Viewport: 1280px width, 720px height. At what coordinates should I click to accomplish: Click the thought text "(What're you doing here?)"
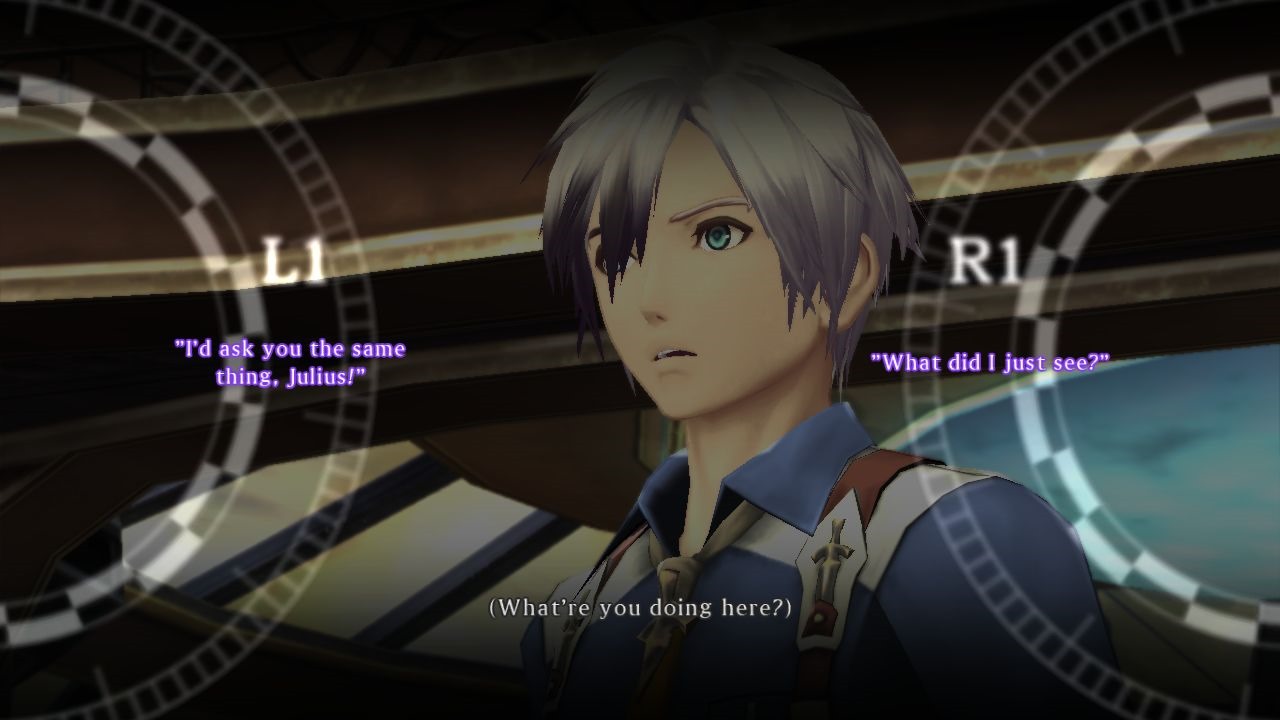point(640,606)
